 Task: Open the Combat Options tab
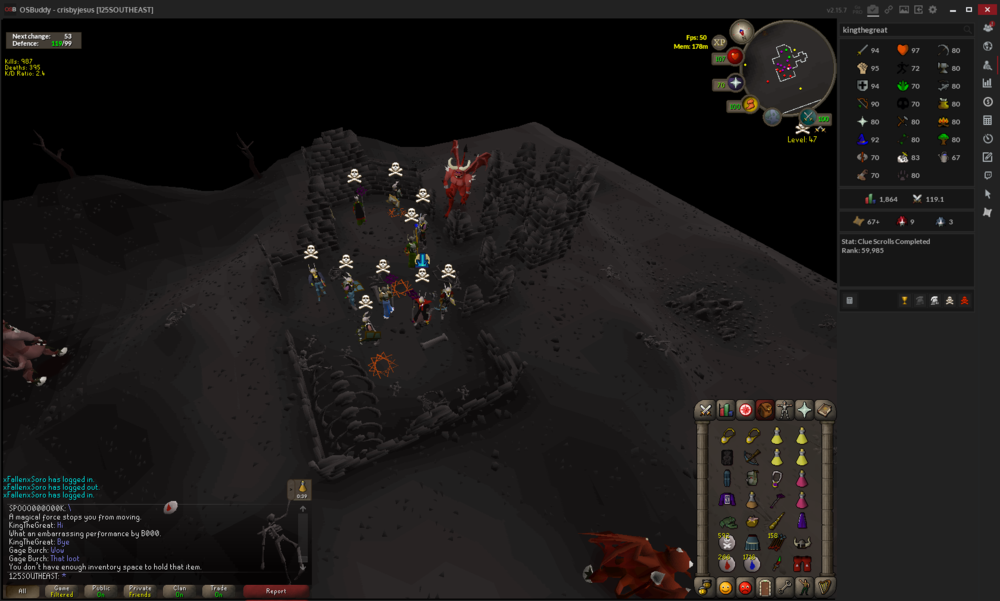tap(705, 410)
